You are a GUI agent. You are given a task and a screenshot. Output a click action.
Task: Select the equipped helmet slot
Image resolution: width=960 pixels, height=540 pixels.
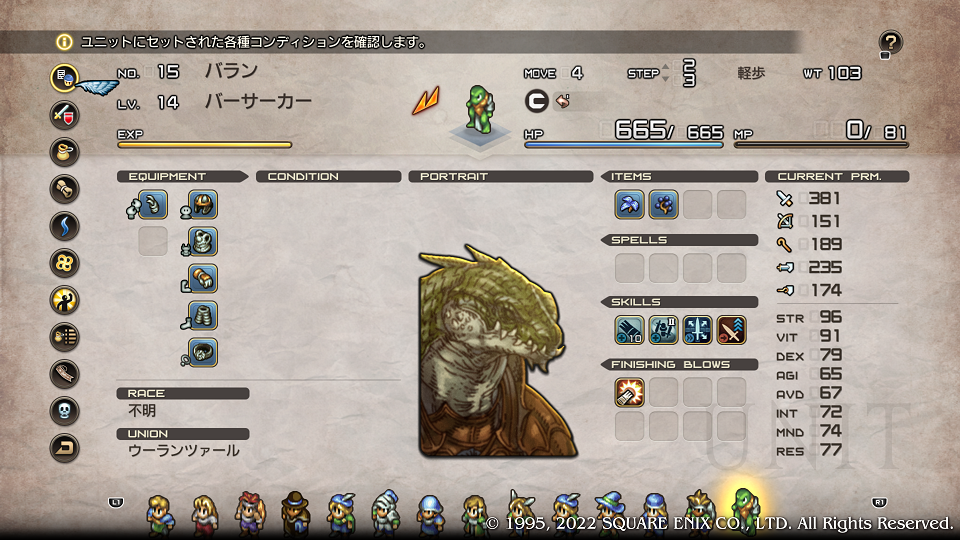203,205
